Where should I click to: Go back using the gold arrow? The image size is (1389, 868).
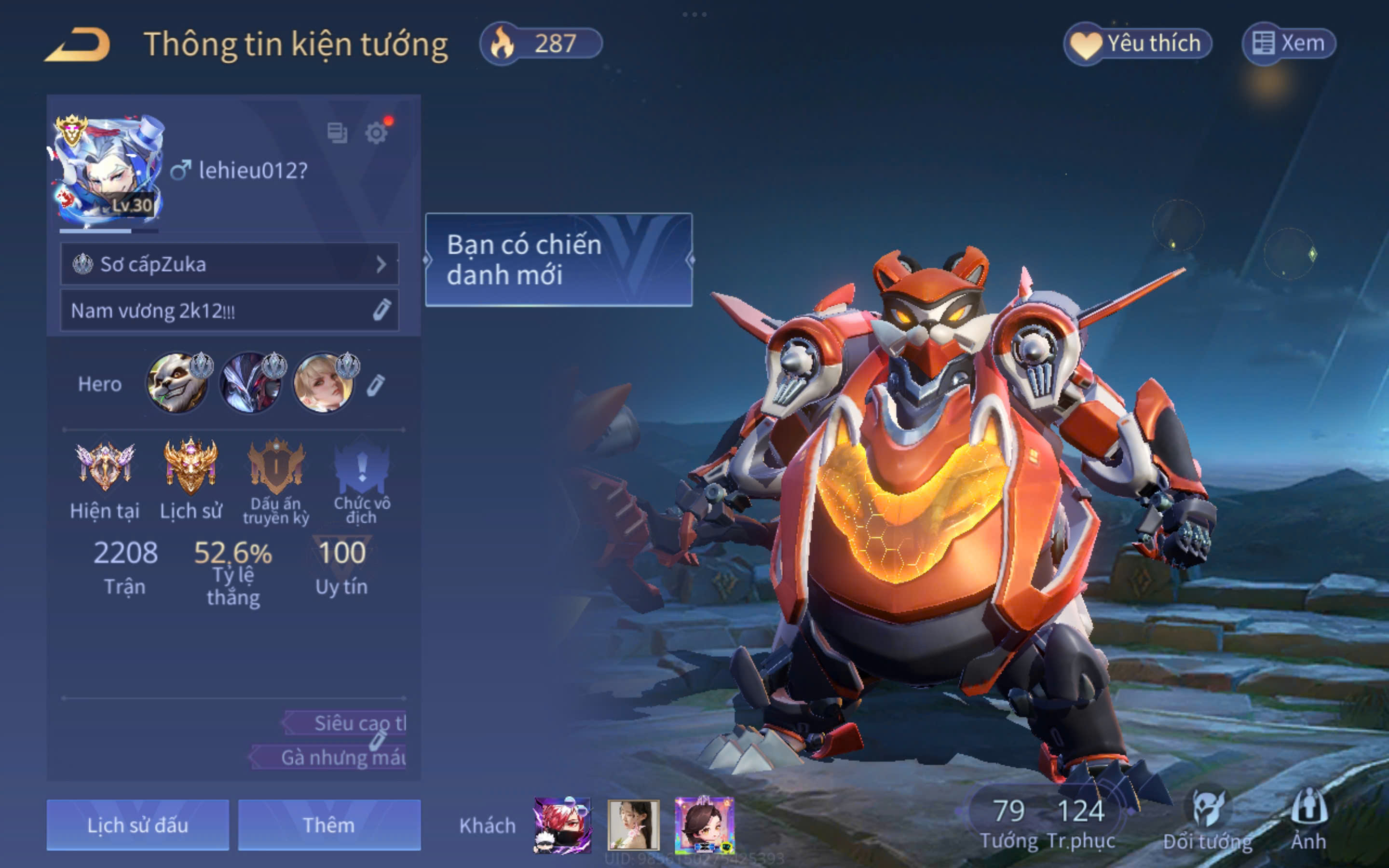(x=78, y=45)
